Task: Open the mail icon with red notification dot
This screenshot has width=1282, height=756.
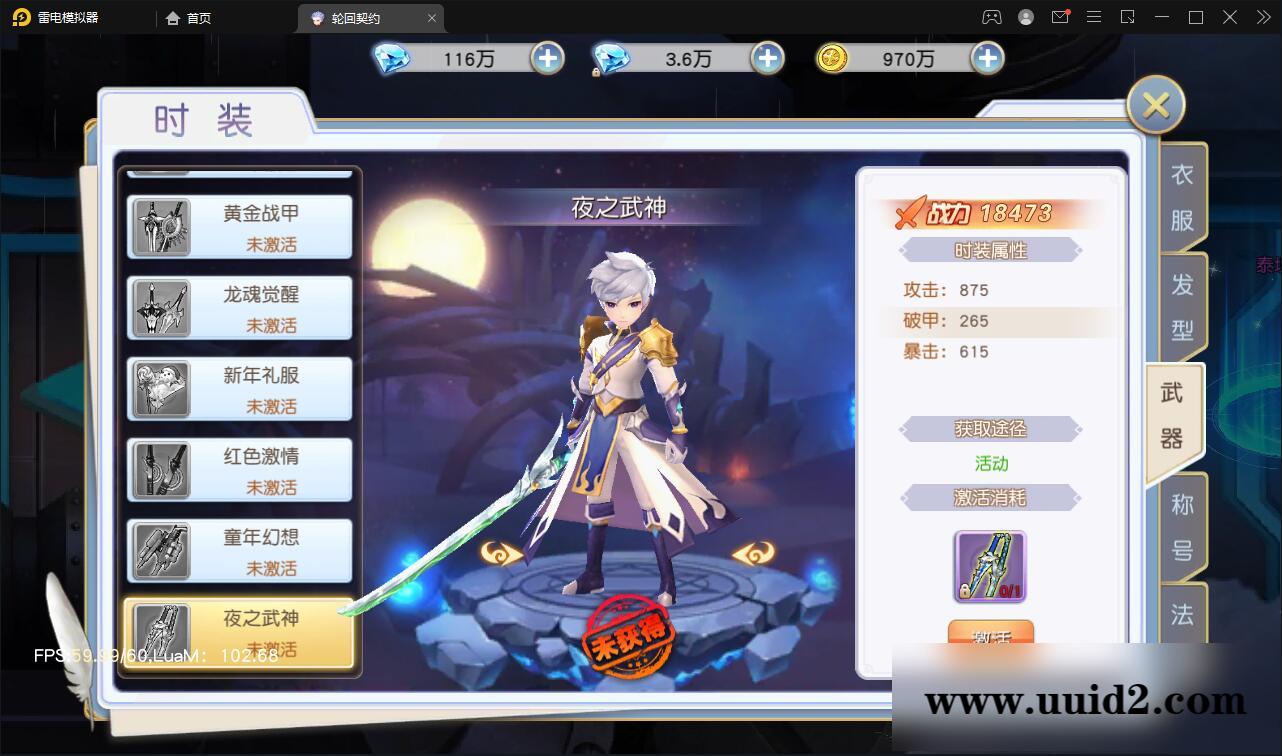Action: [x=1060, y=17]
